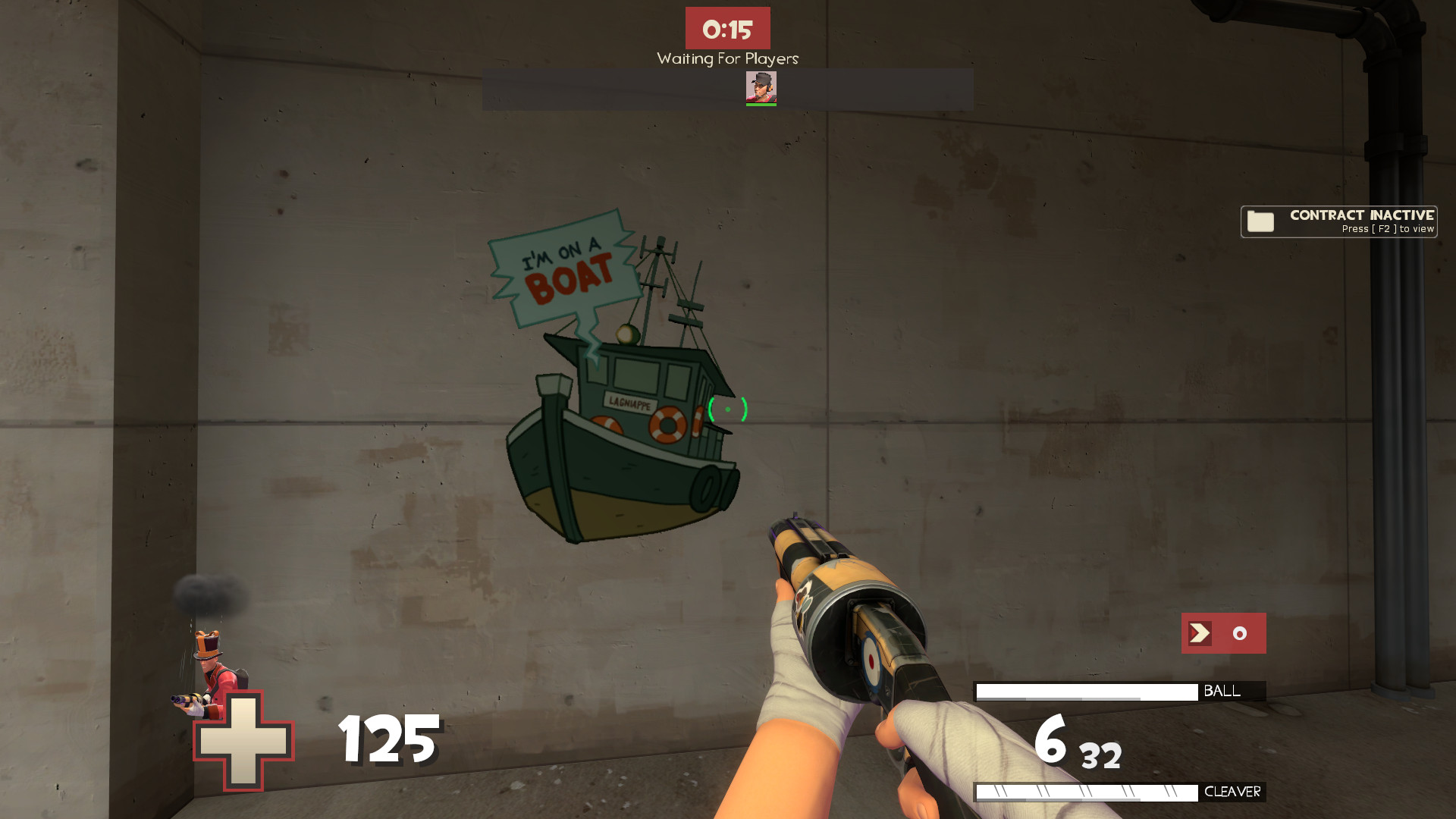Expand the Waiting For Players banner
The width and height of the screenshot is (1456, 819).
(x=726, y=58)
